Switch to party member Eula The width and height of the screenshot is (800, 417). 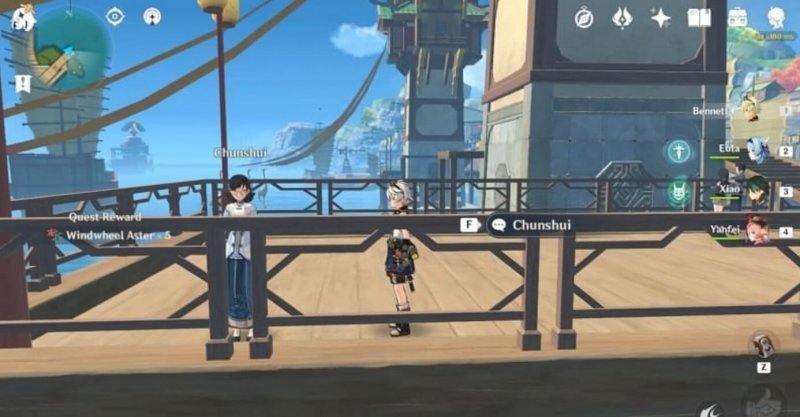[x=756, y=150]
